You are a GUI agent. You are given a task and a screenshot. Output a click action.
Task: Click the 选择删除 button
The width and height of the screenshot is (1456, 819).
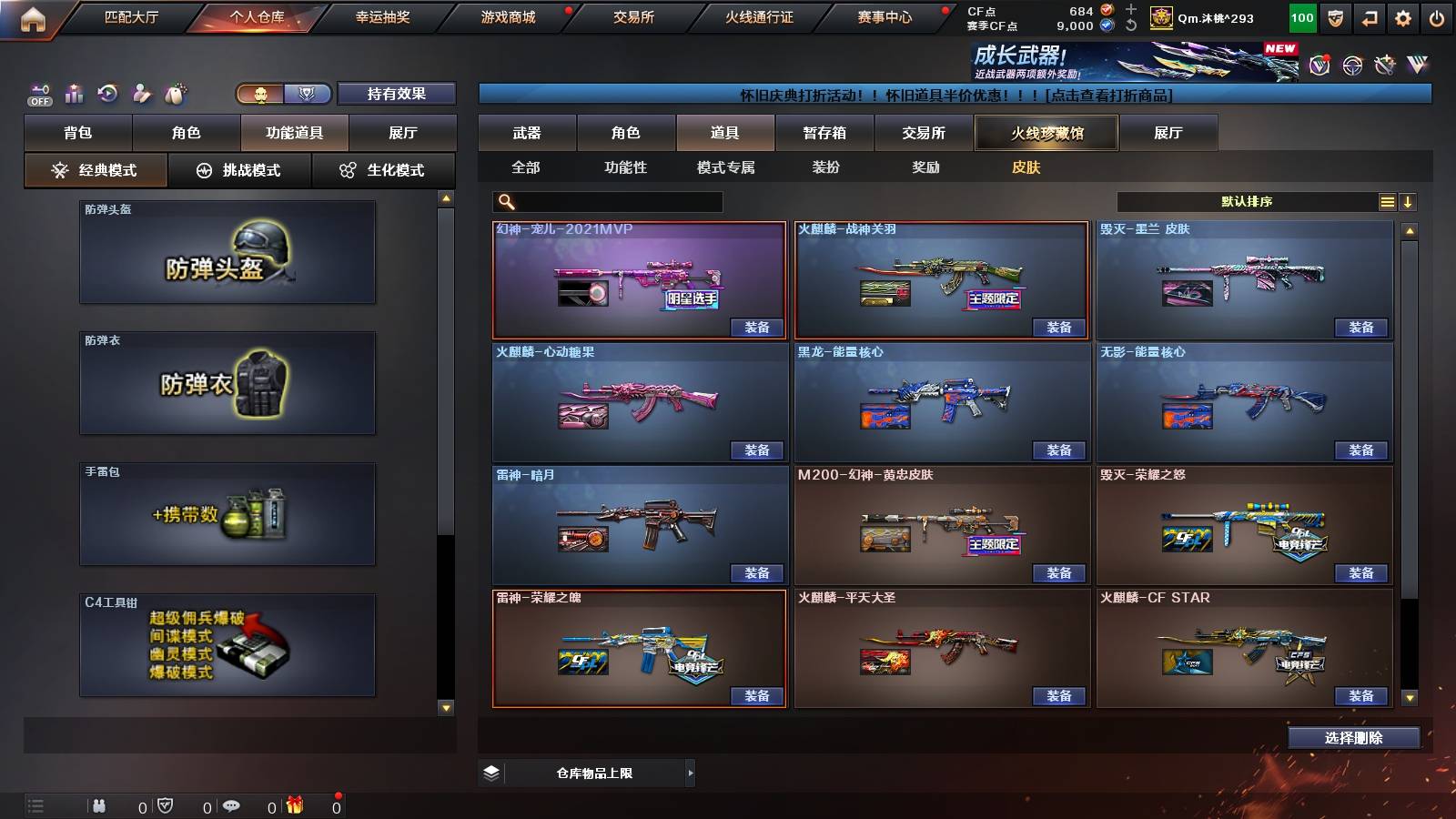(x=1353, y=737)
